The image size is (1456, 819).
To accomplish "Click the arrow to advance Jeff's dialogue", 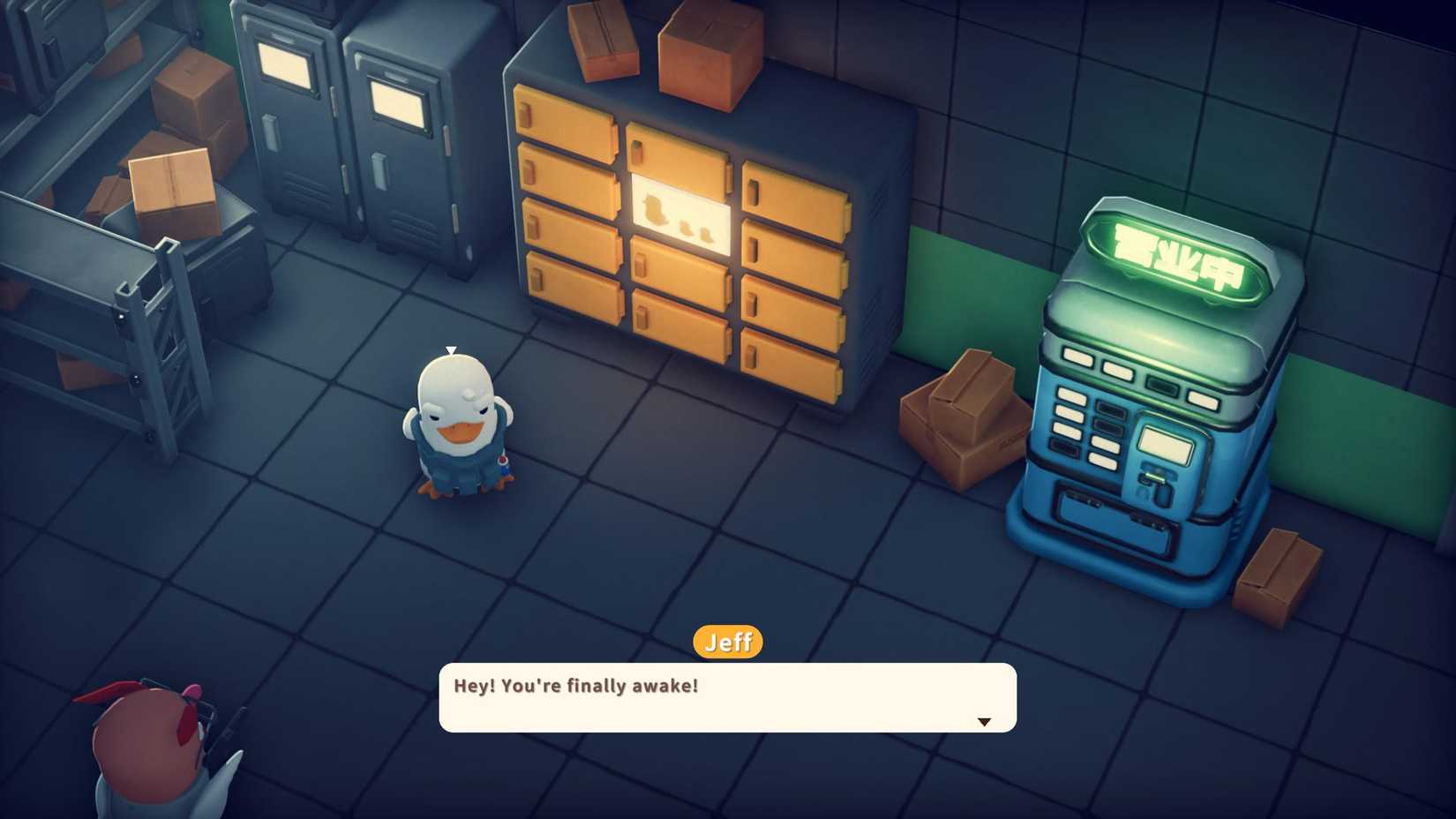I will 983,720.
